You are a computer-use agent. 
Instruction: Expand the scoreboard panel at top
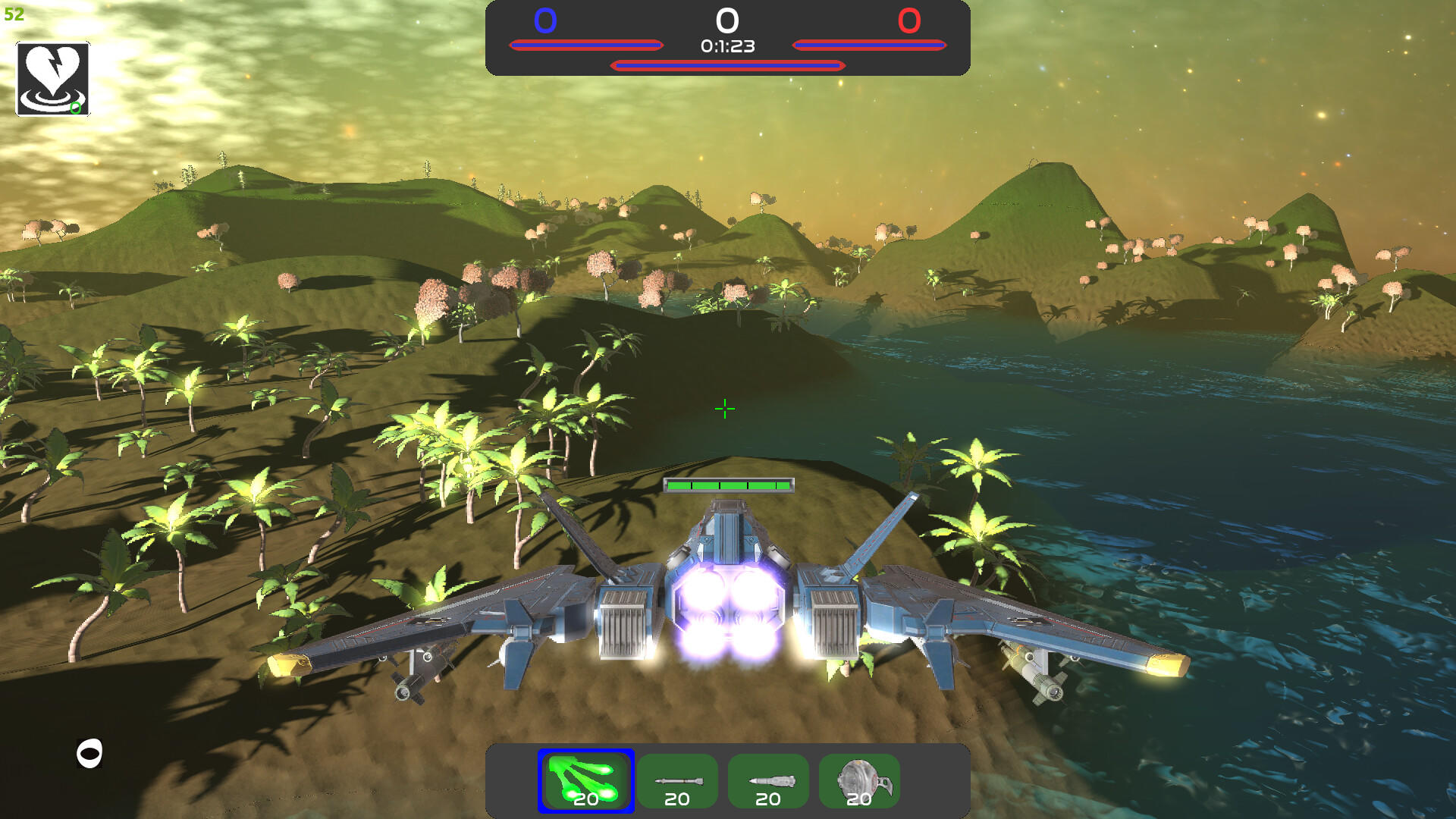[x=728, y=39]
